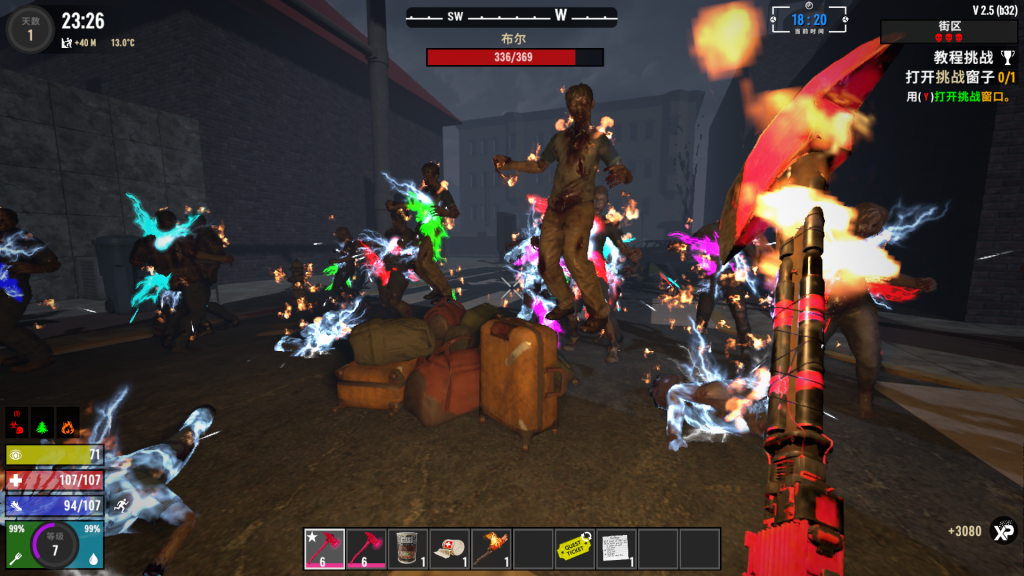Equip the burning torch from the hotbar
Screen dimensions: 1024x576
point(491,549)
